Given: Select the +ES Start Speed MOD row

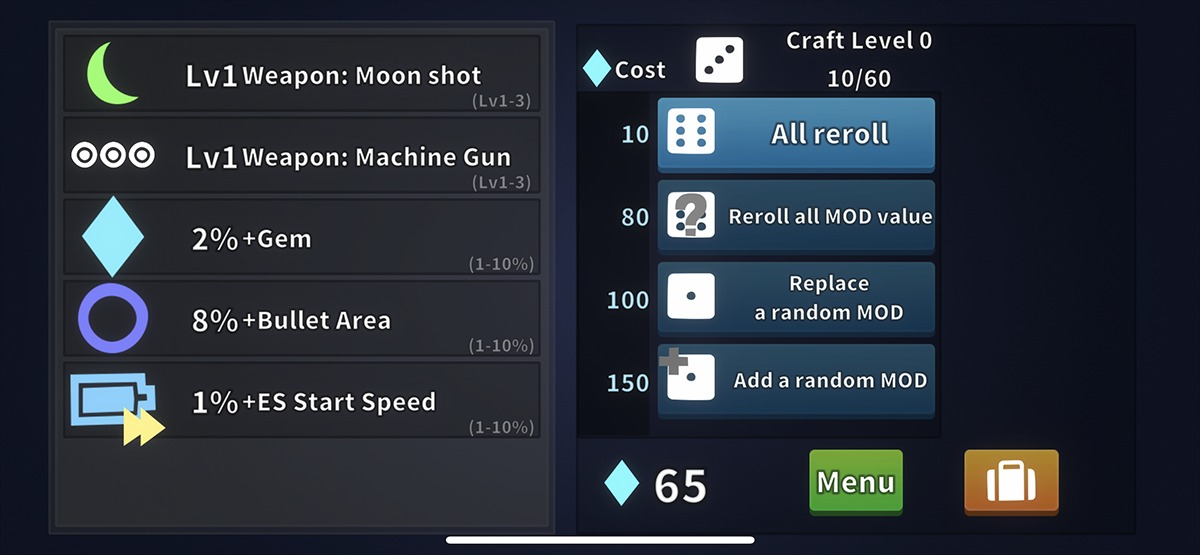Looking at the screenshot, I should point(302,401).
